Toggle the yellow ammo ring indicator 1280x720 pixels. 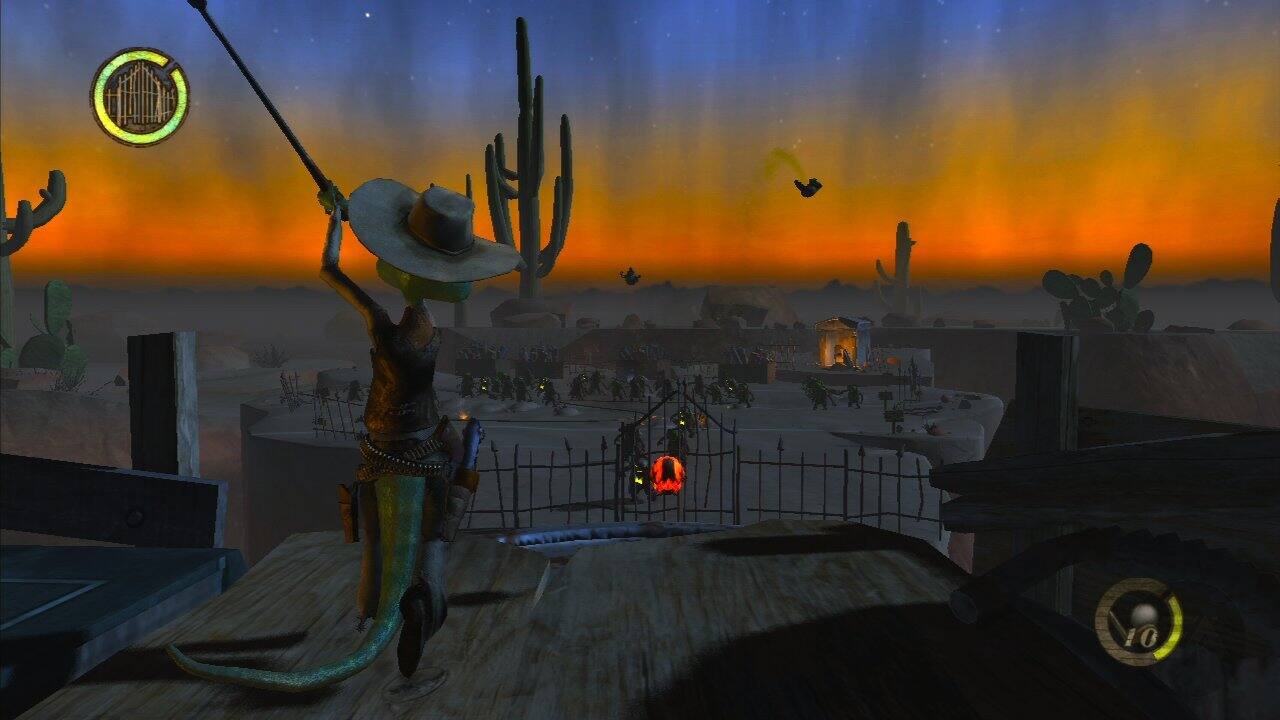pos(1174,626)
